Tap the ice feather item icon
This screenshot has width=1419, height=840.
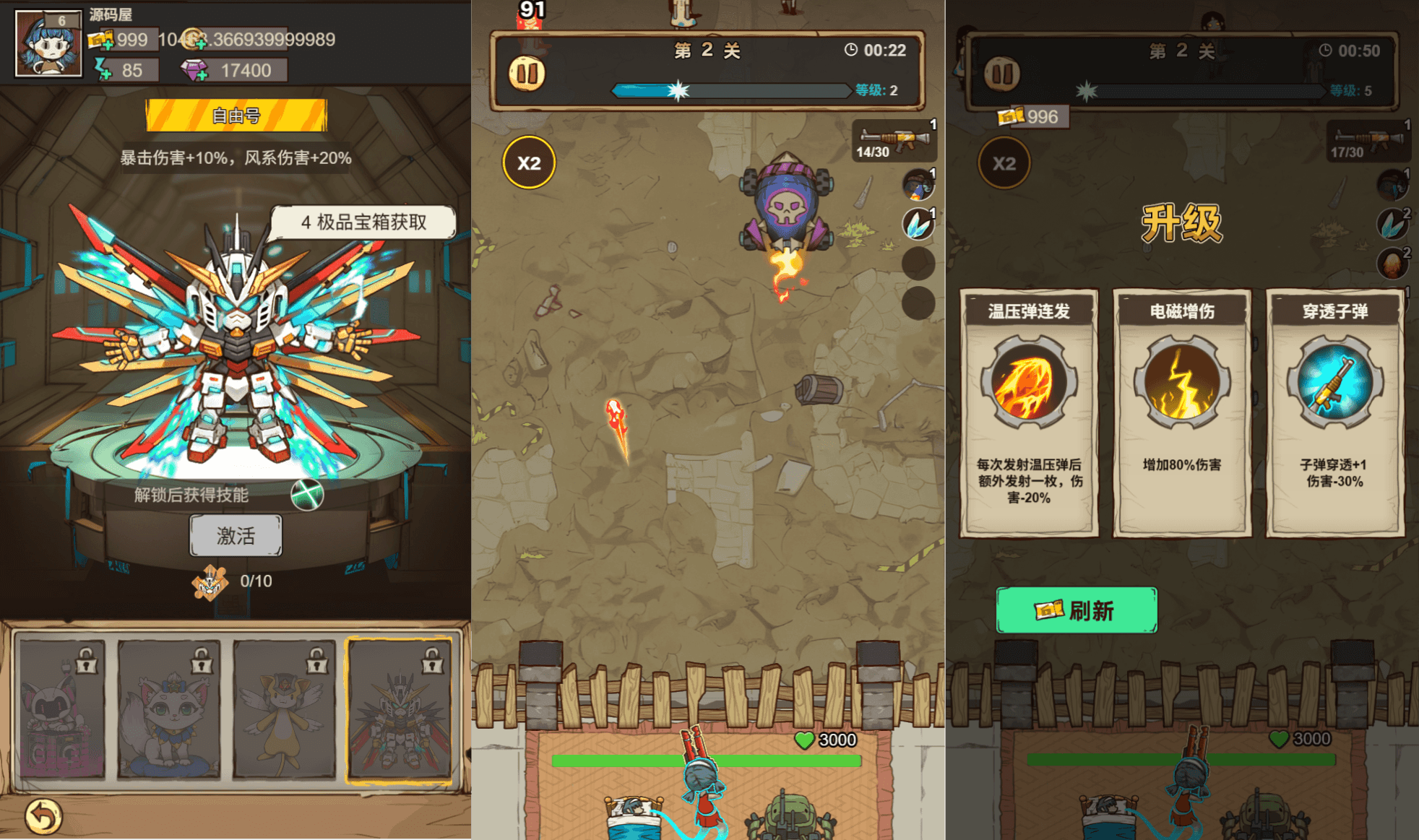pyautogui.click(x=918, y=224)
